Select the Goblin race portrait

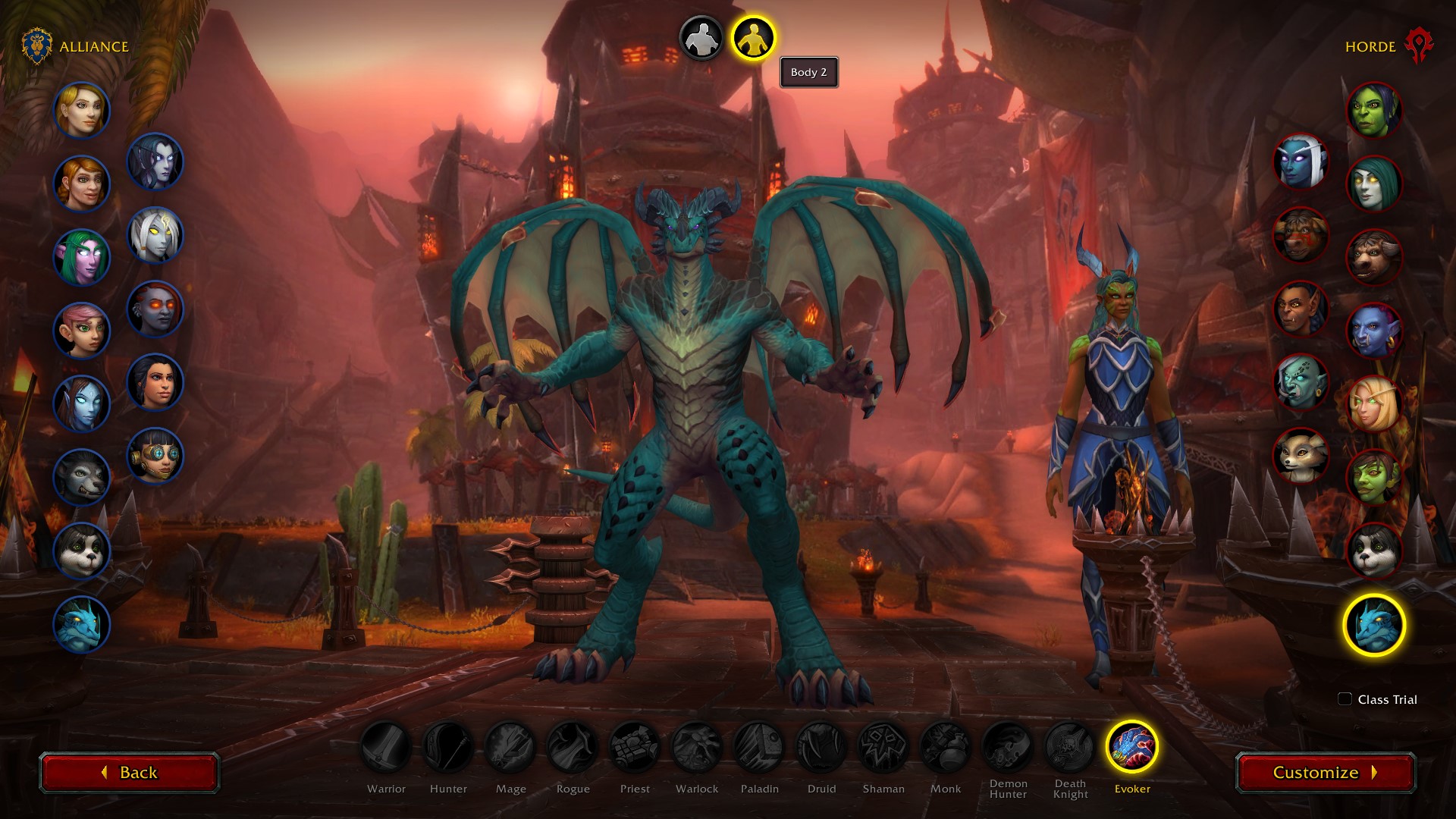click(1373, 478)
